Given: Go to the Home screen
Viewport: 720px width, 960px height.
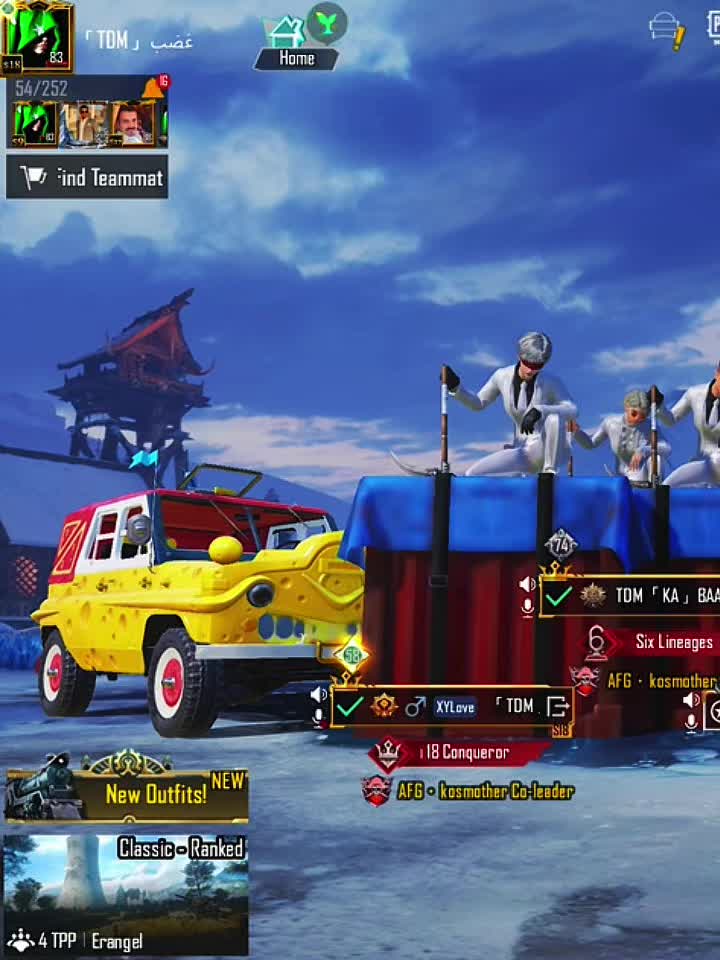Looking at the screenshot, I should click(x=296, y=58).
